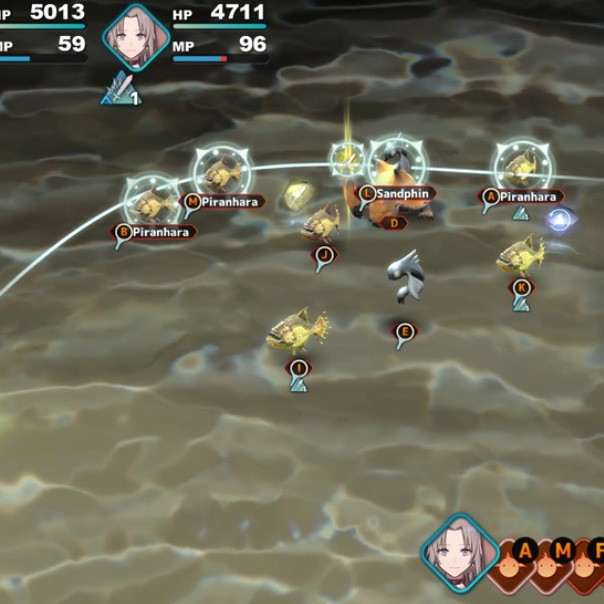Target Piranhara marked B

pos(154,232)
